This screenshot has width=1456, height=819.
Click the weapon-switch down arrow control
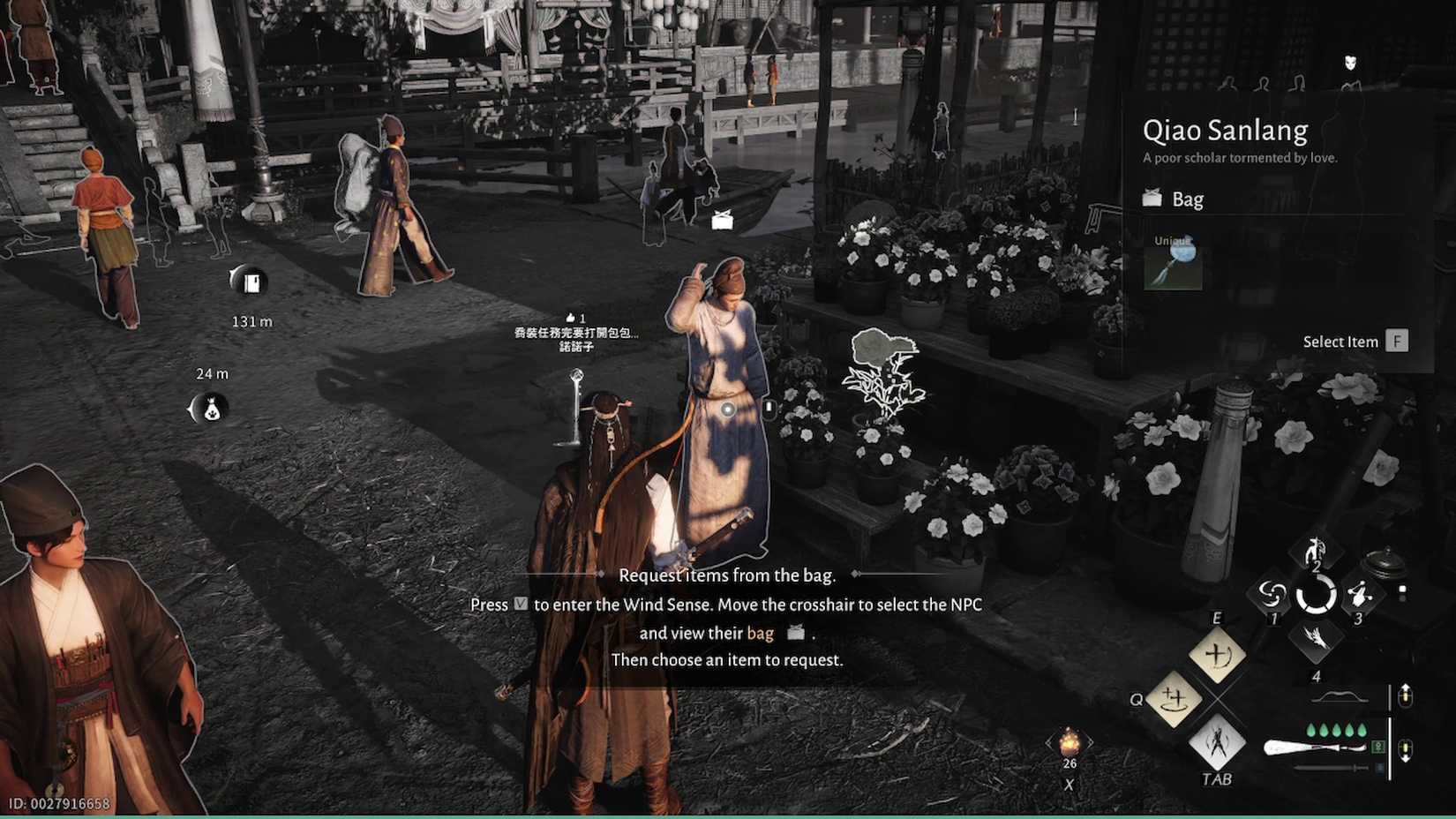tap(1406, 750)
